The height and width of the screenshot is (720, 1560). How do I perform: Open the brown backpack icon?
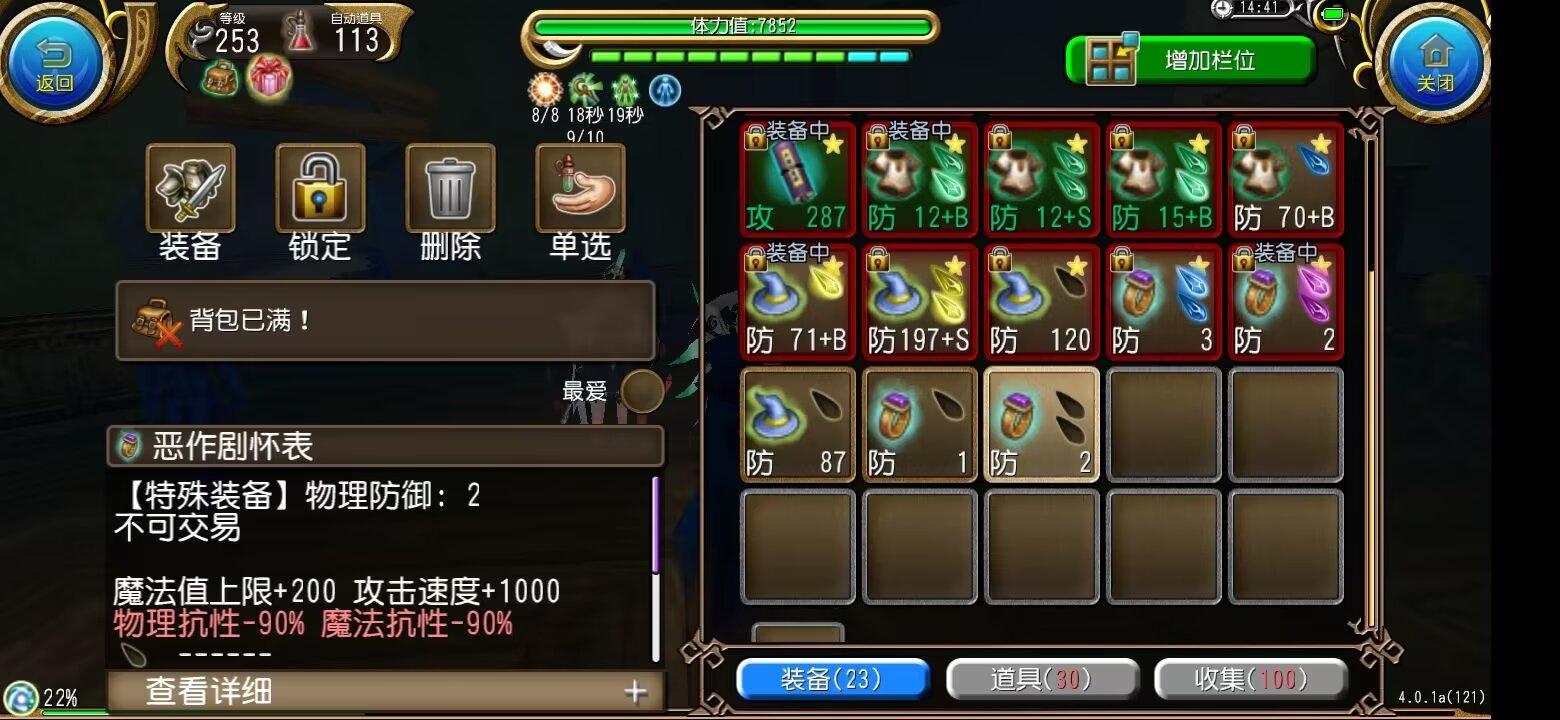click(x=219, y=79)
